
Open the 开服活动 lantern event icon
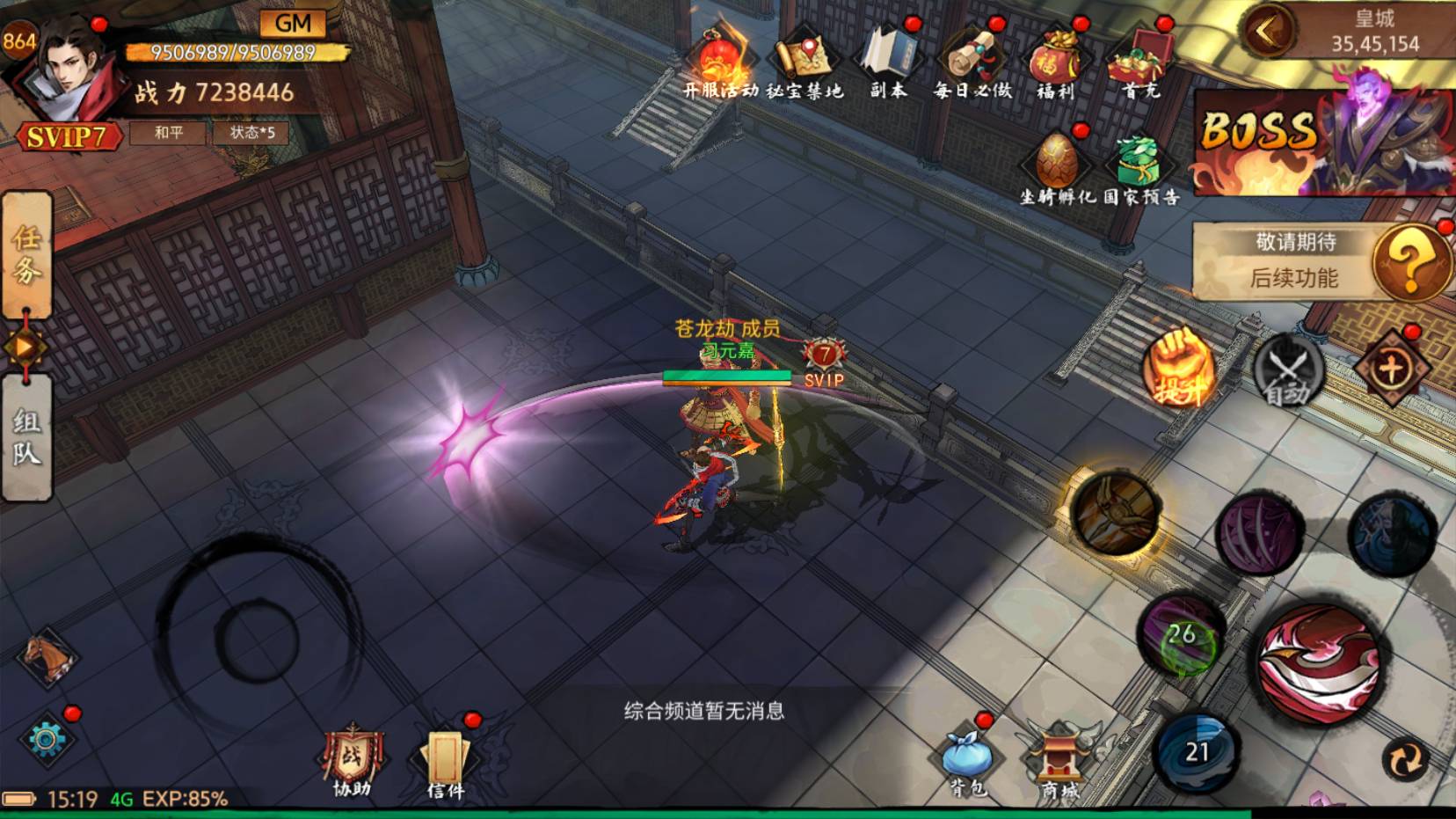[x=720, y=63]
